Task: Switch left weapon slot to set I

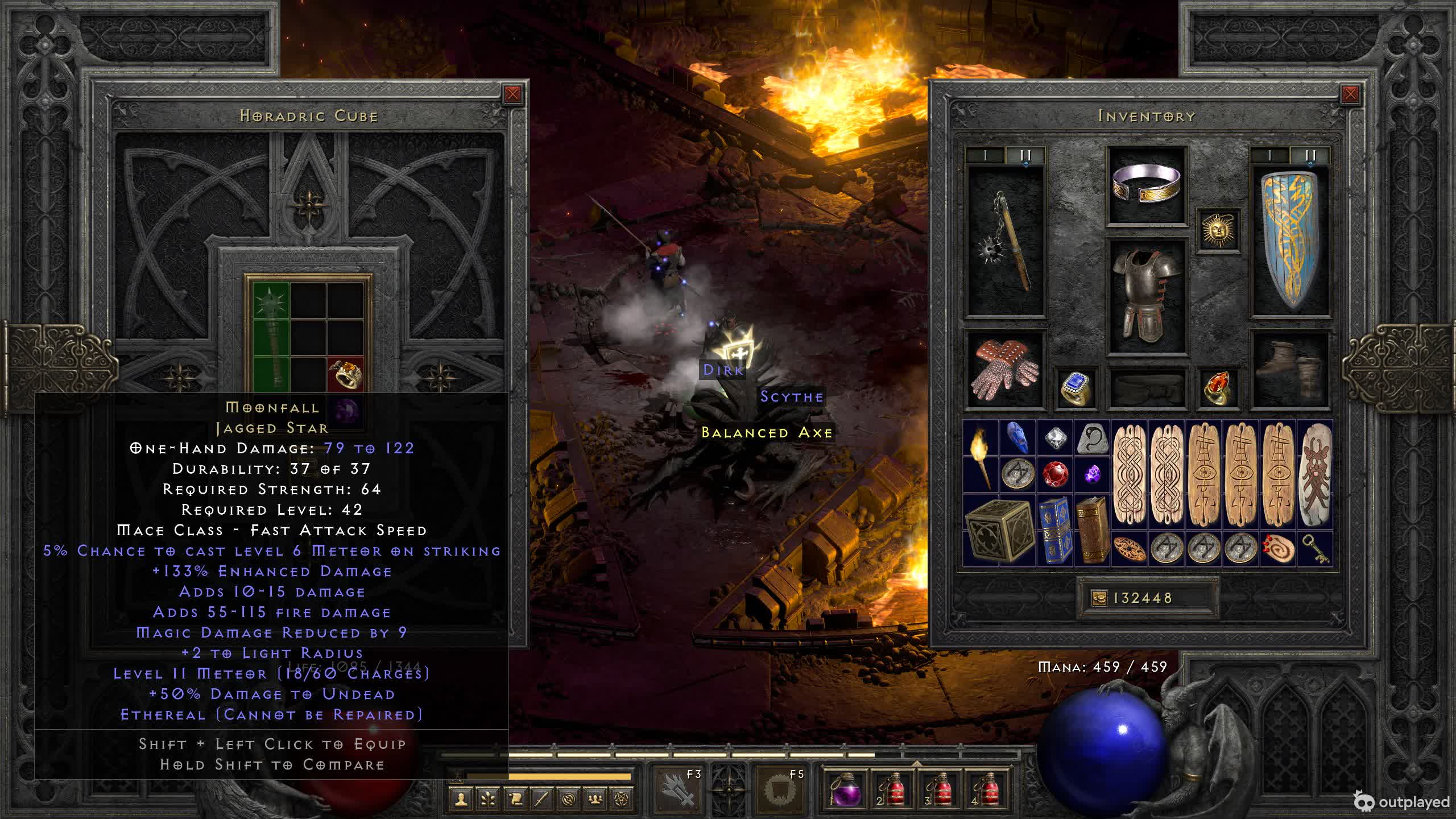Action: pos(986,155)
